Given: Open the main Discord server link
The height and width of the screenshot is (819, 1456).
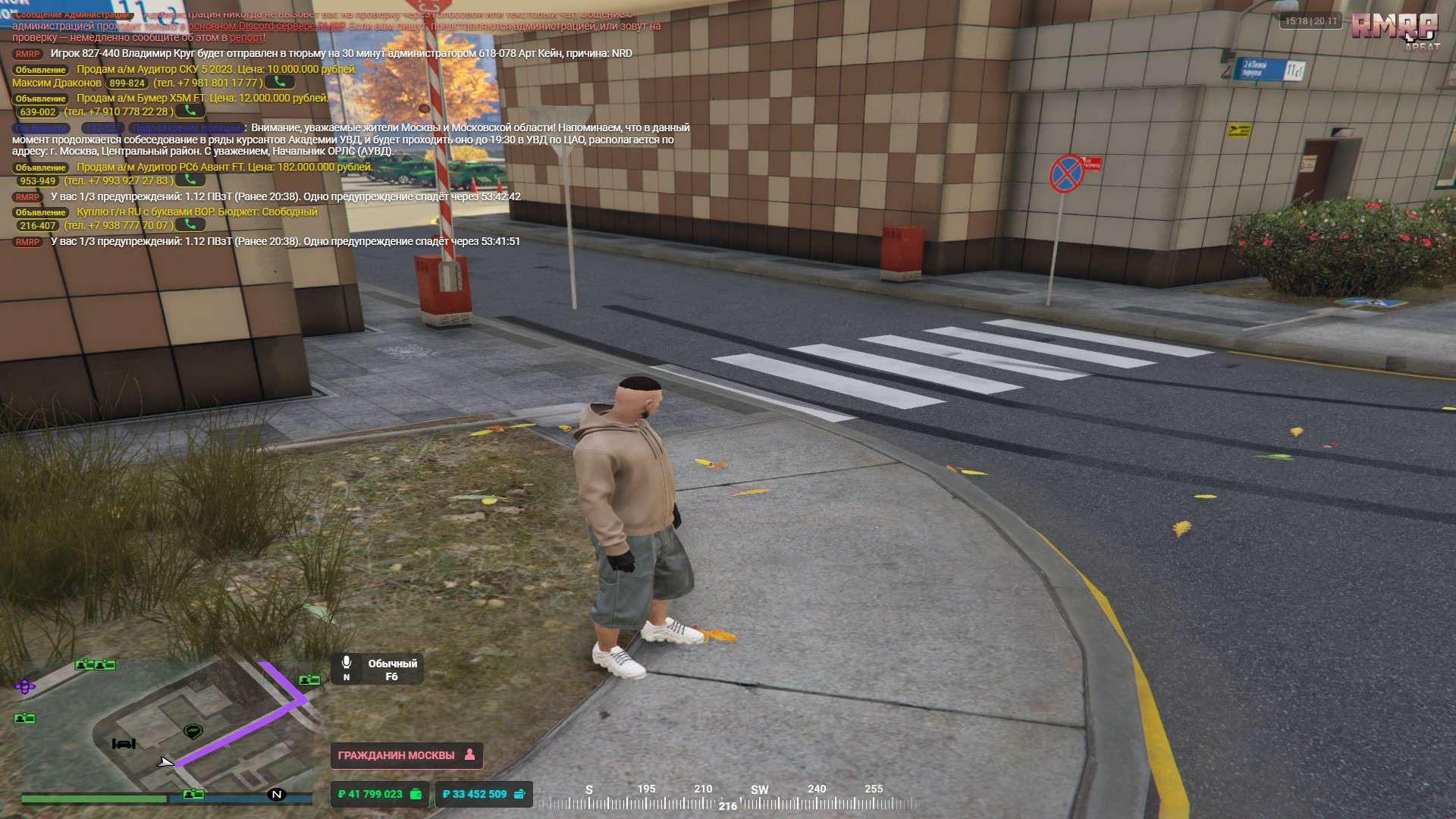Looking at the screenshot, I should tap(266, 26).
